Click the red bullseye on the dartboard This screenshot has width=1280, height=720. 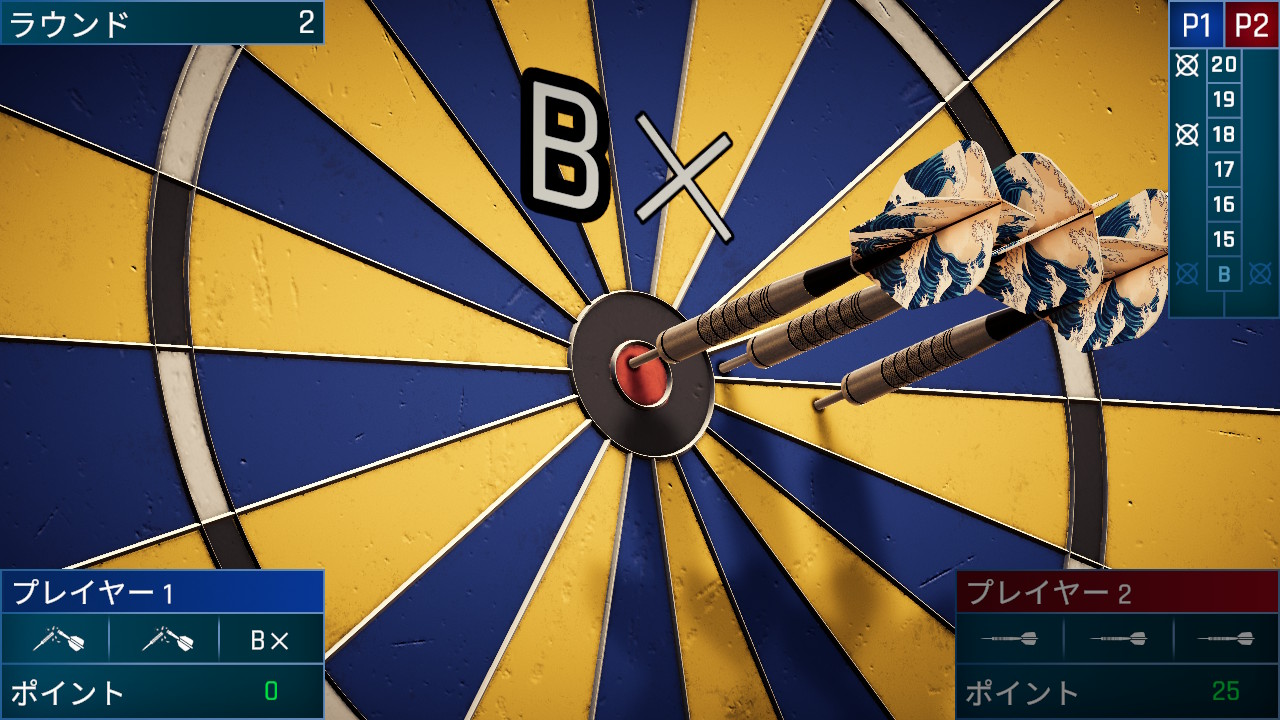pos(640,373)
